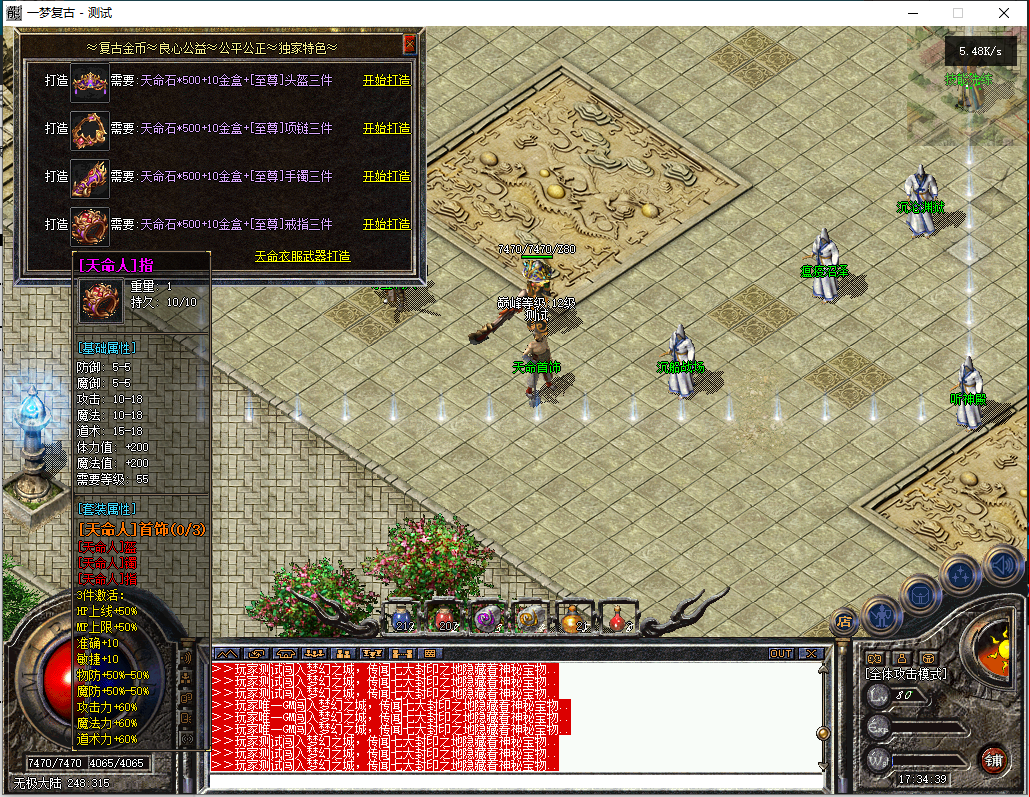Use the orange round flask in the hotbar
1030x797 pixels.
click(573, 618)
